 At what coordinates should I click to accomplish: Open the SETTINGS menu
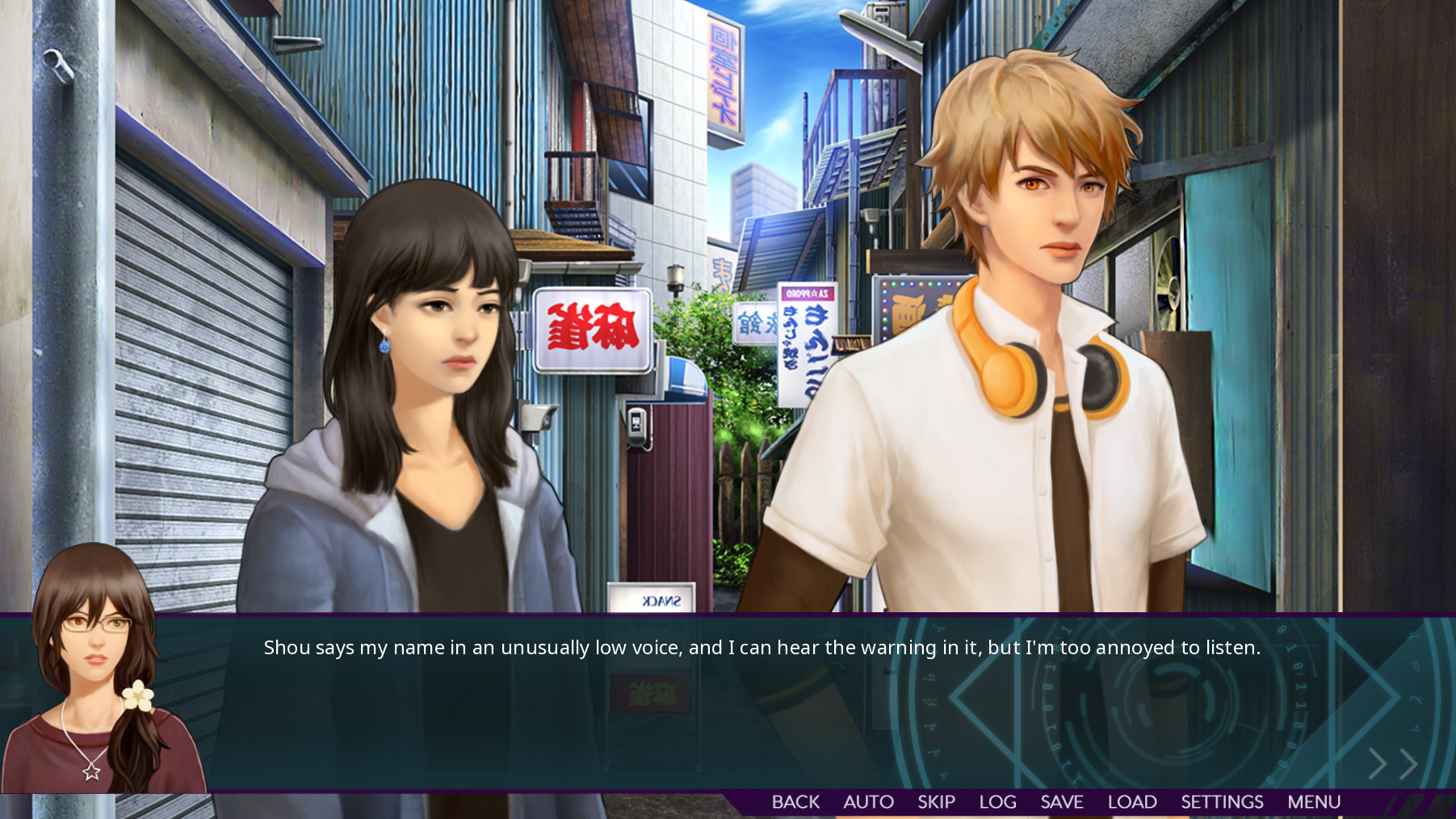1222,801
